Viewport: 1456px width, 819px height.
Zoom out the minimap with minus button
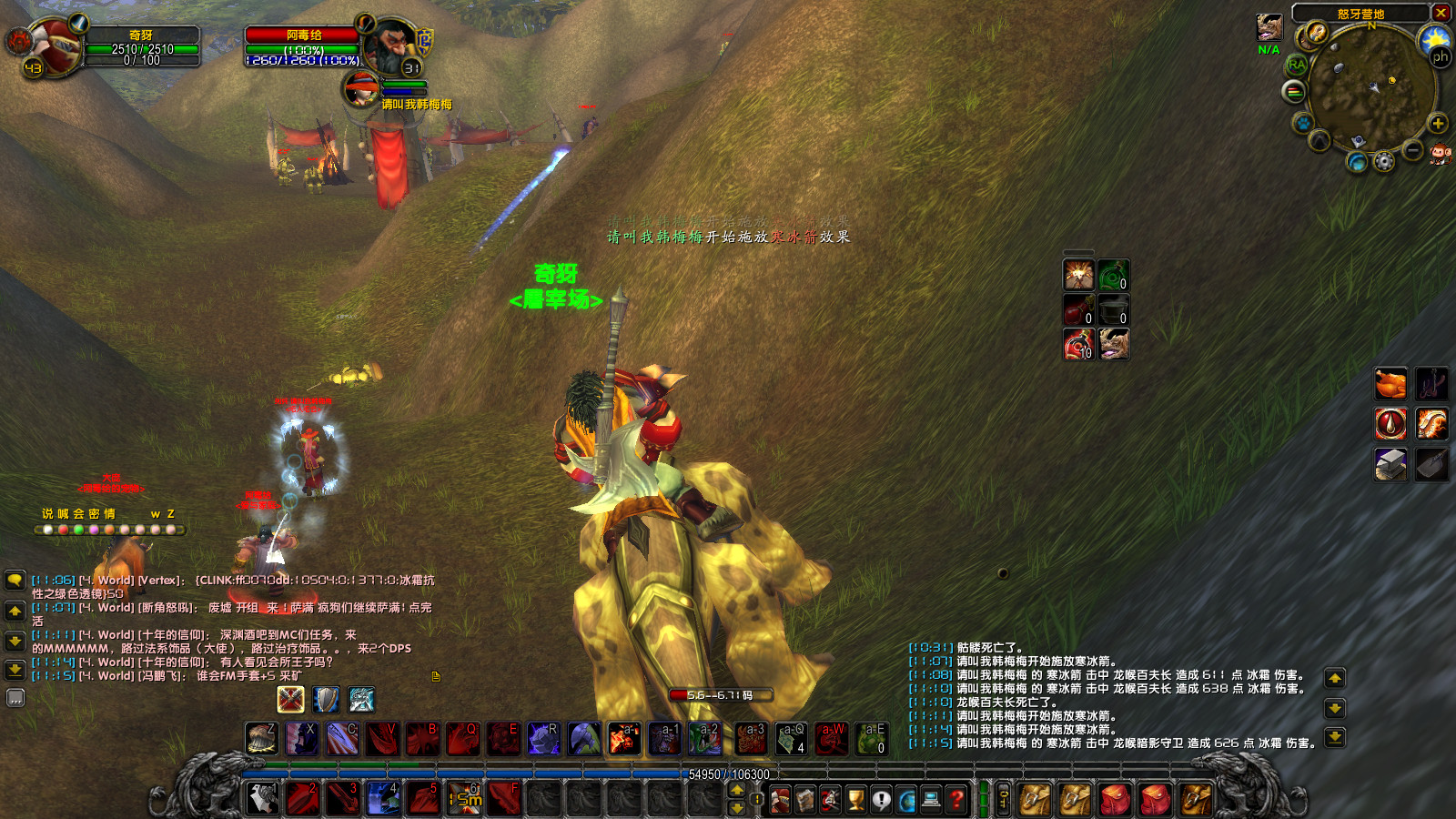tap(1412, 149)
